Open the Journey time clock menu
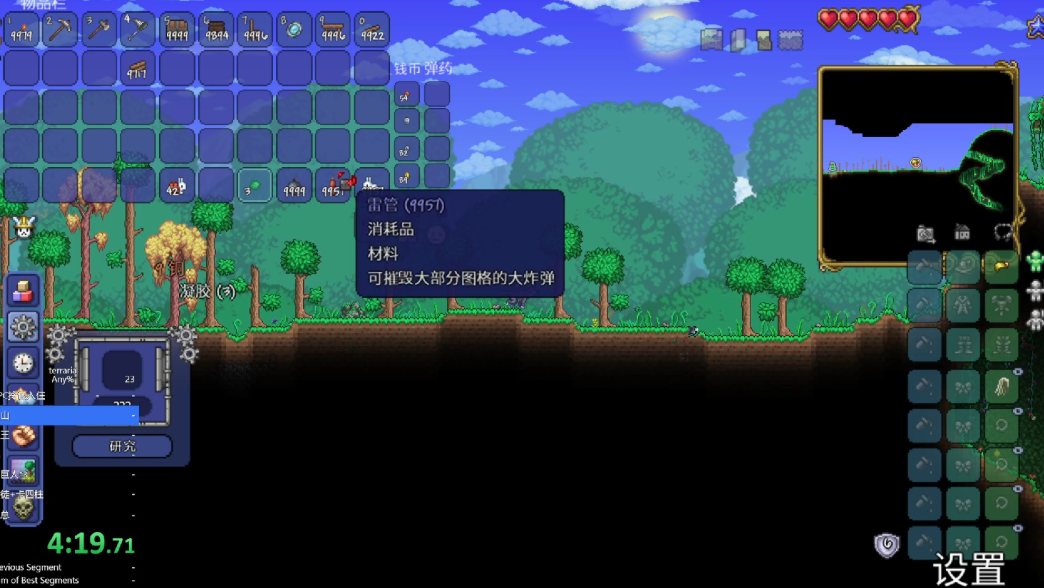 23,363
